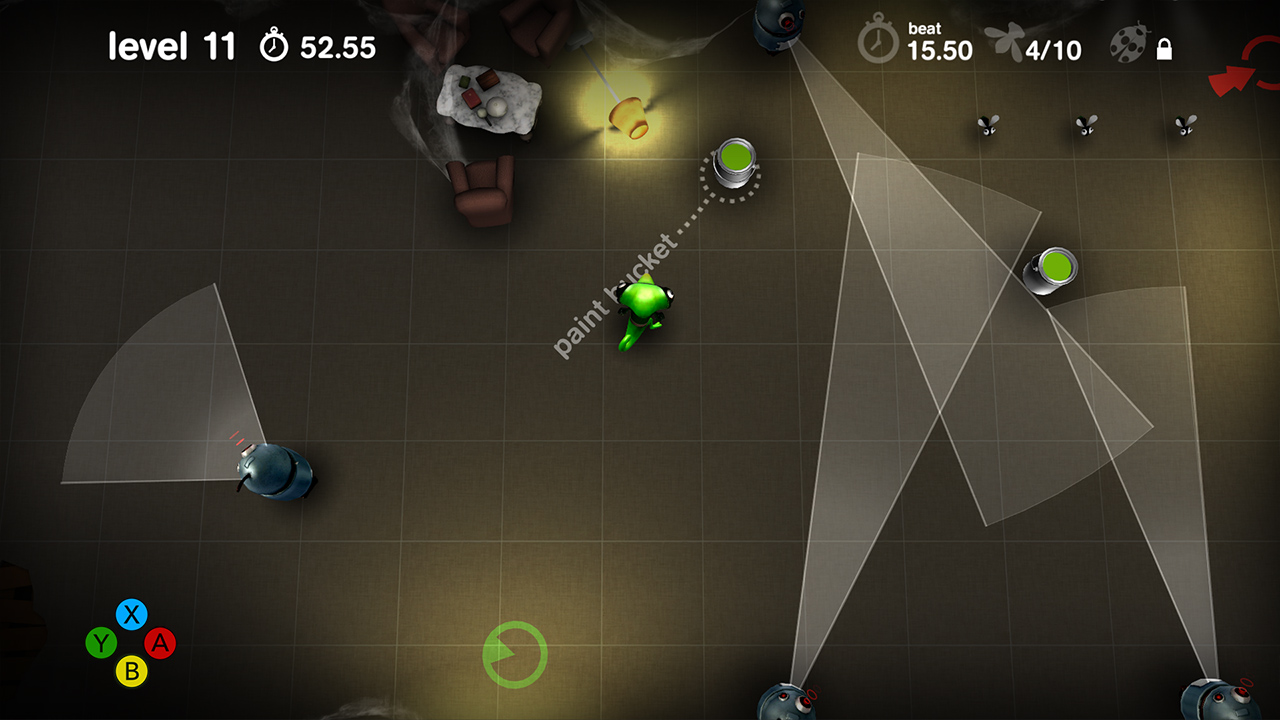
Task: Click the green circular arrow checkpoint marker
Action: pyautogui.click(x=514, y=652)
